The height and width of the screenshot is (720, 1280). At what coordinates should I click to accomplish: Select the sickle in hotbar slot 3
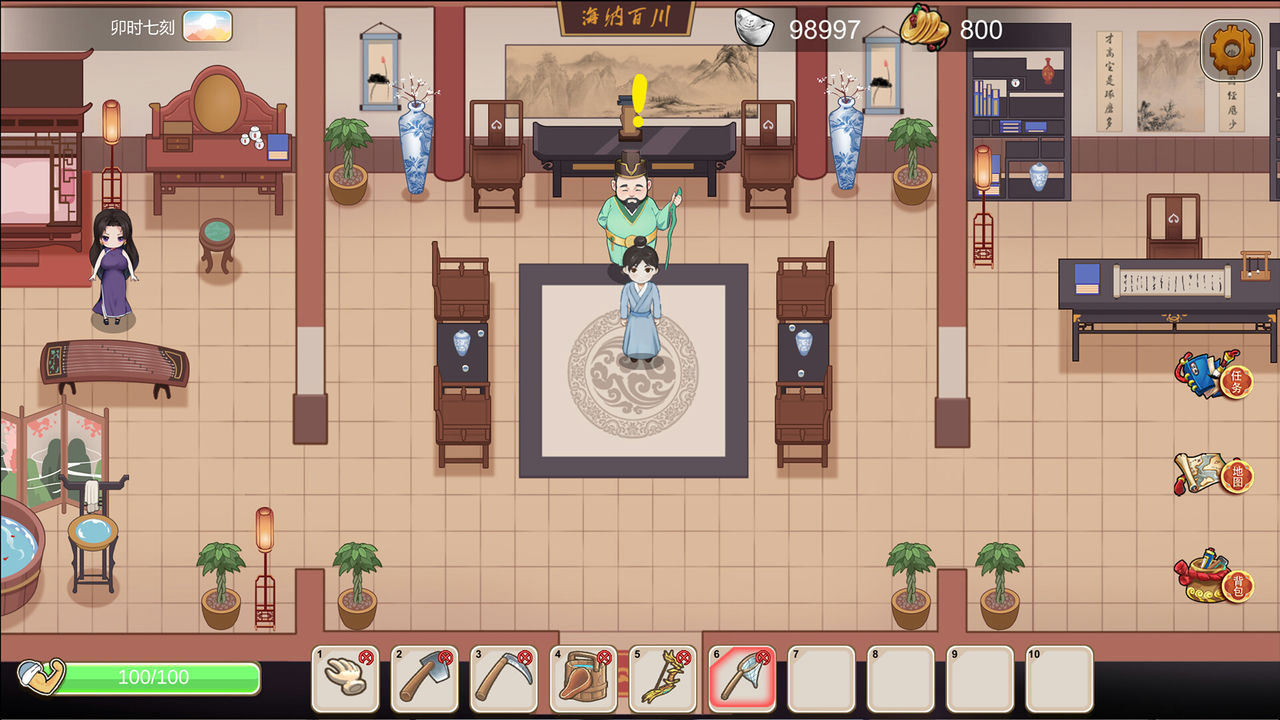504,681
